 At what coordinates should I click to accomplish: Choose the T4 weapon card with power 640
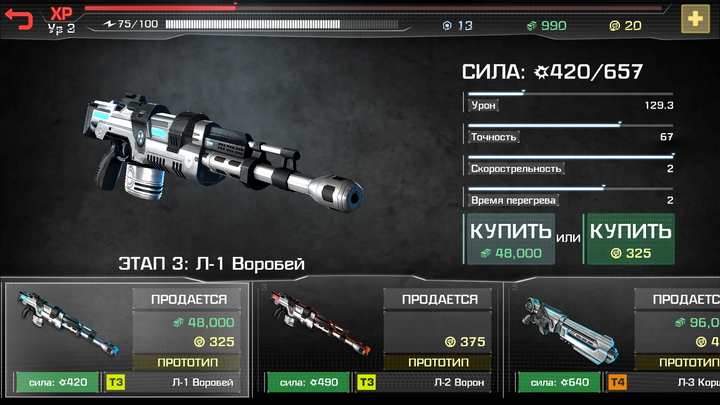(x=615, y=338)
